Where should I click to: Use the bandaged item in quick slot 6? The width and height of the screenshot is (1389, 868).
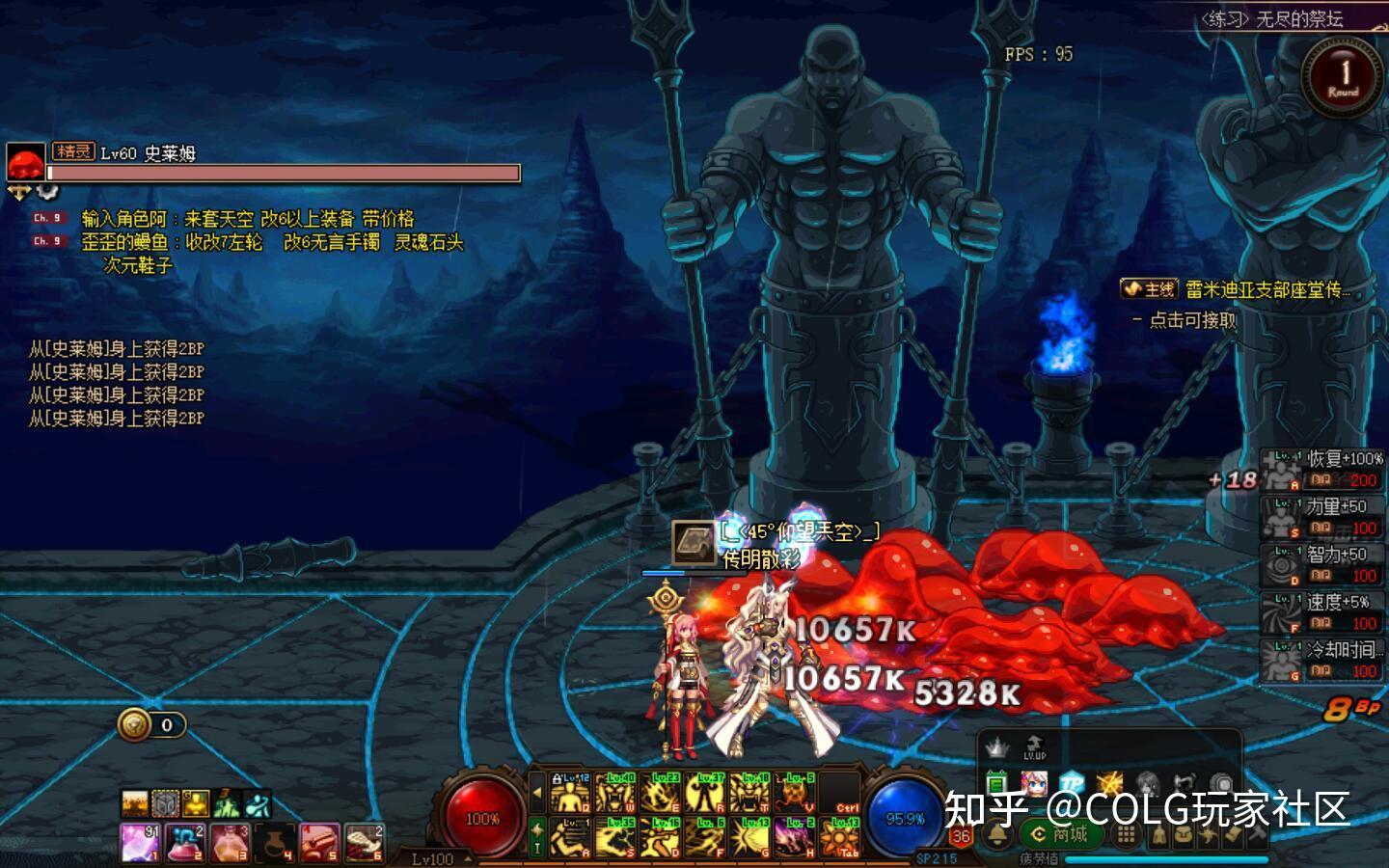click(x=364, y=842)
